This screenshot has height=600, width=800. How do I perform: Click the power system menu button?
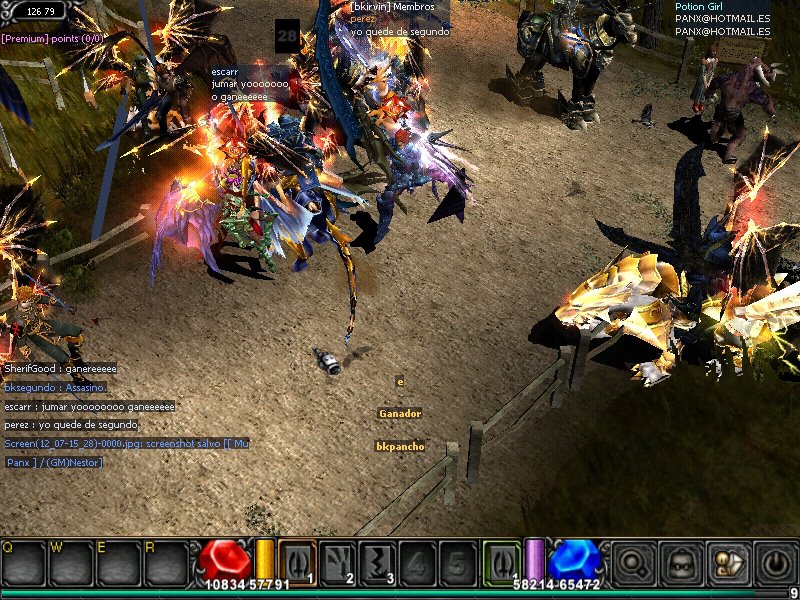point(774,562)
